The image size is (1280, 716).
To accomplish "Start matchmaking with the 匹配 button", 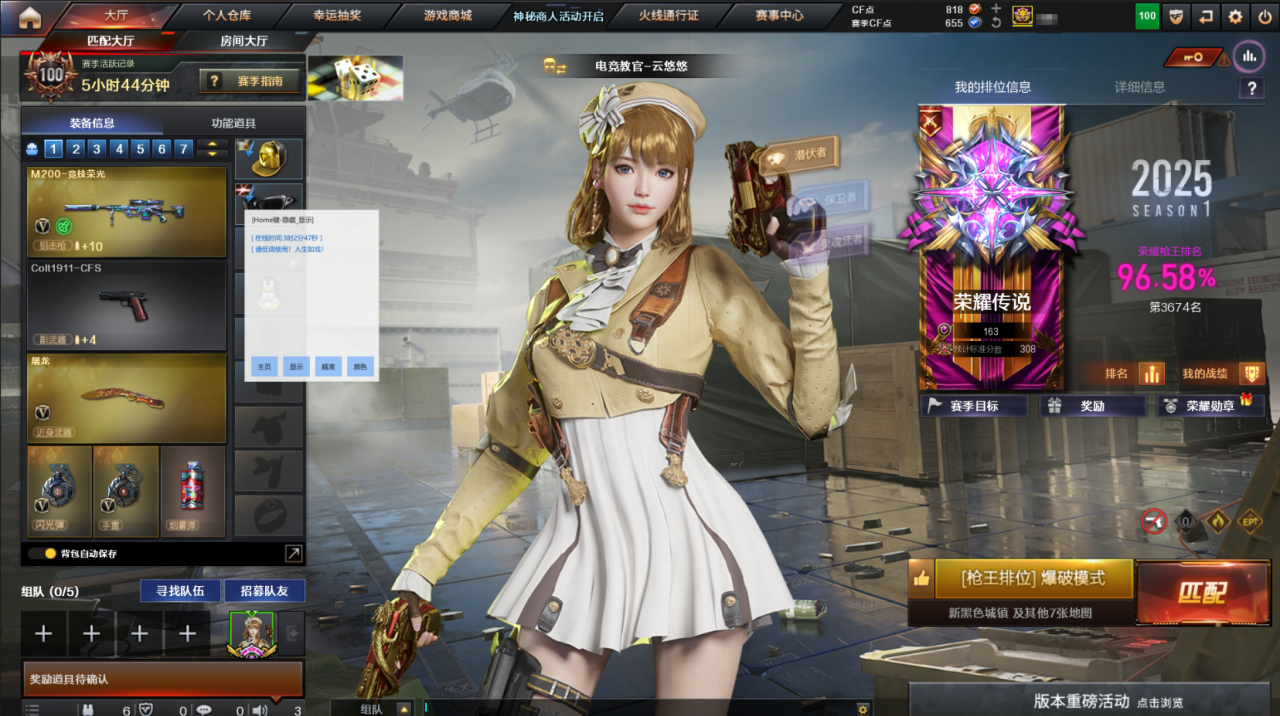I will click(x=1201, y=592).
